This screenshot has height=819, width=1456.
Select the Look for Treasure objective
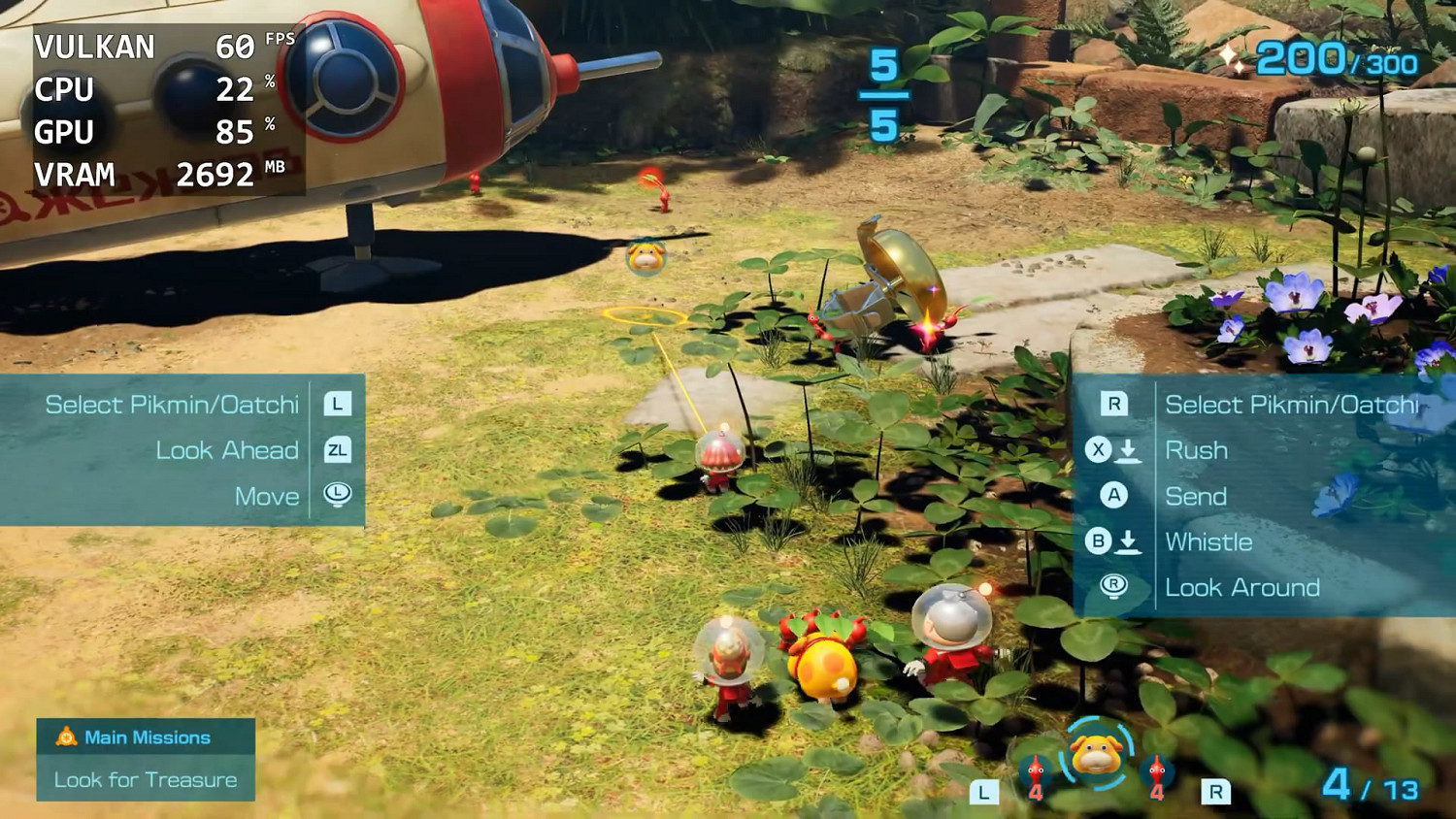point(146,780)
